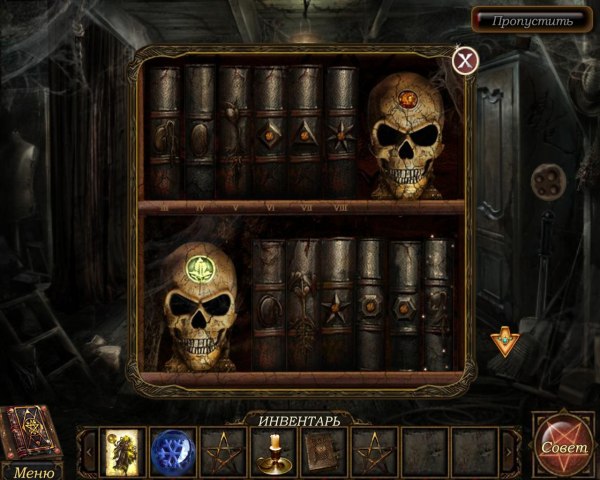Click the orange downward navigation arrow
Screen dimensions: 600x480
point(505,343)
